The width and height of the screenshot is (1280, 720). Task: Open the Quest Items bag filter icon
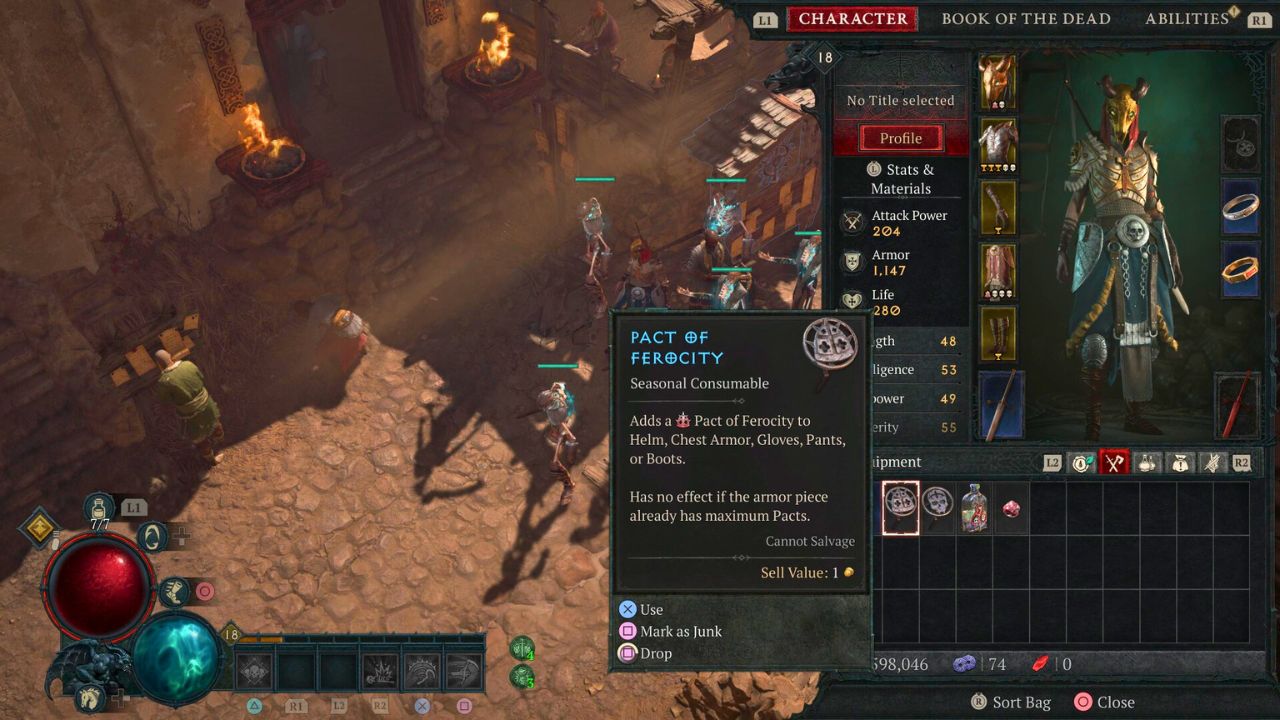click(1180, 461)
